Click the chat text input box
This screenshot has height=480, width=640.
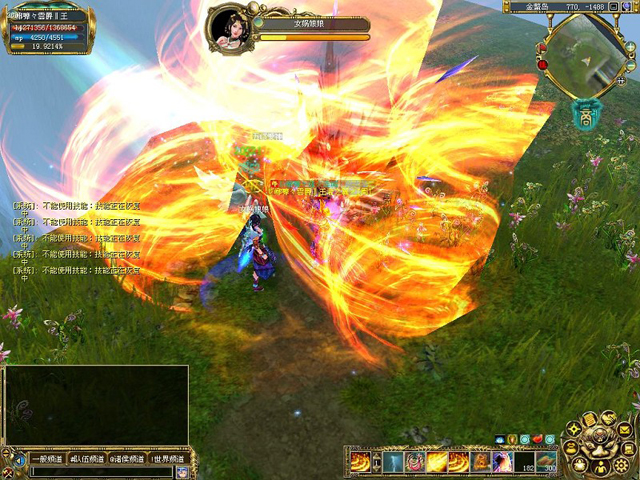coord(100,472)
